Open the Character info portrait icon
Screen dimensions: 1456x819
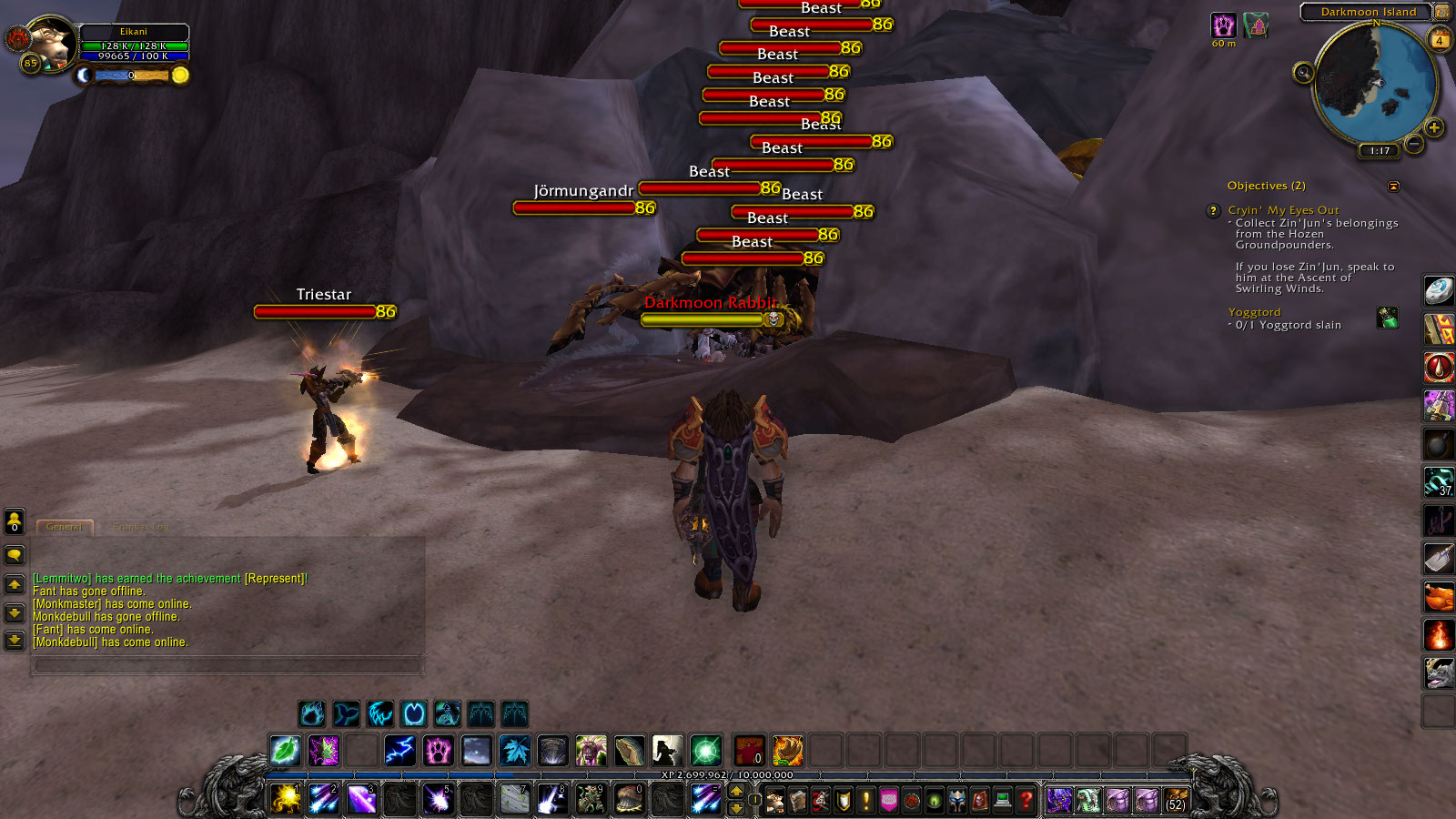(x=774, y=802)
